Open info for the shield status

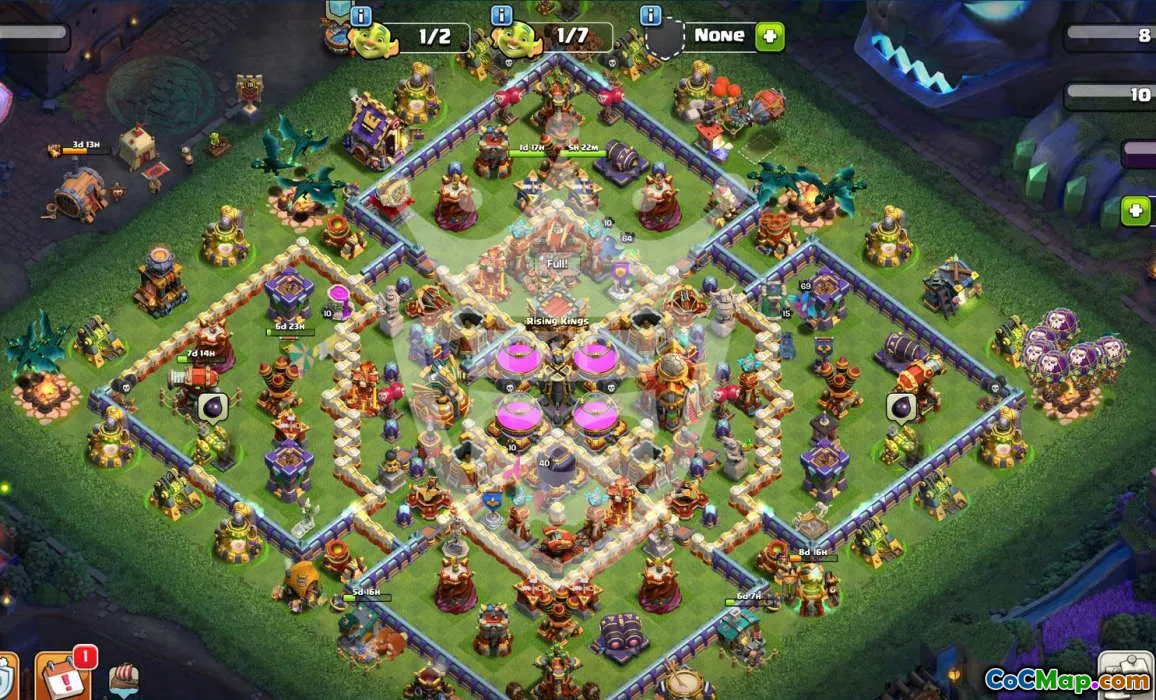652,16
